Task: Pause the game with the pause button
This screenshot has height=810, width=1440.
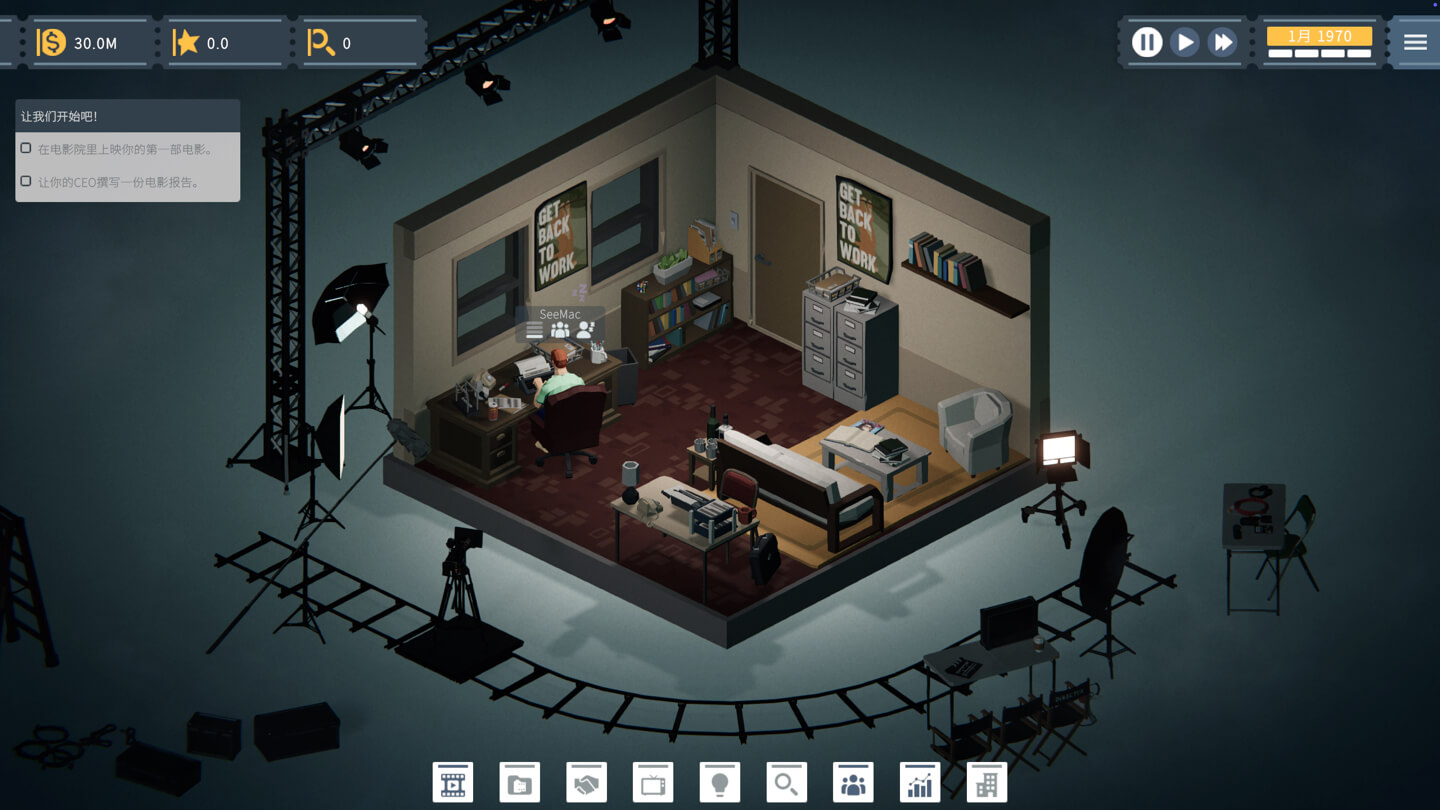Action: 1146,42
